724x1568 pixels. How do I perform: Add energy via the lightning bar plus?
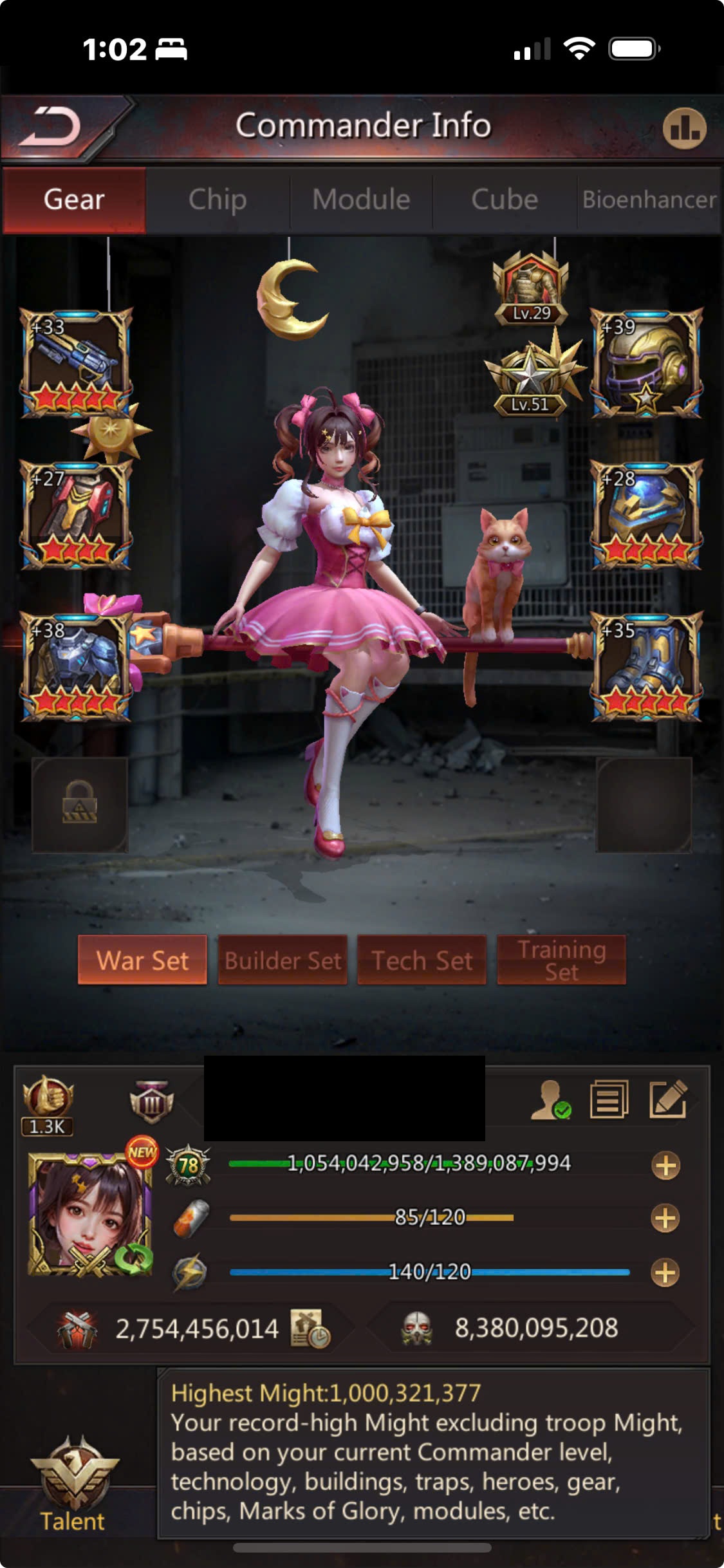click(665, 1273)
